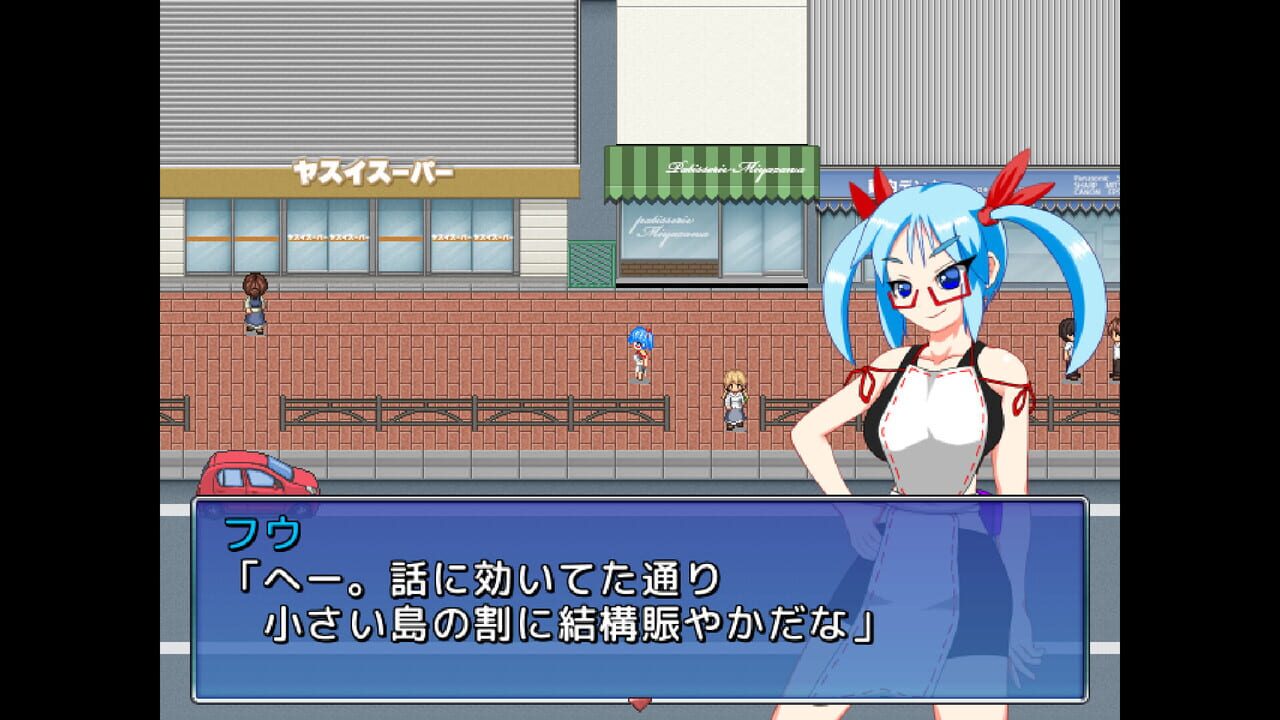Click the speaker name フウ in the dialogue box

262,535
